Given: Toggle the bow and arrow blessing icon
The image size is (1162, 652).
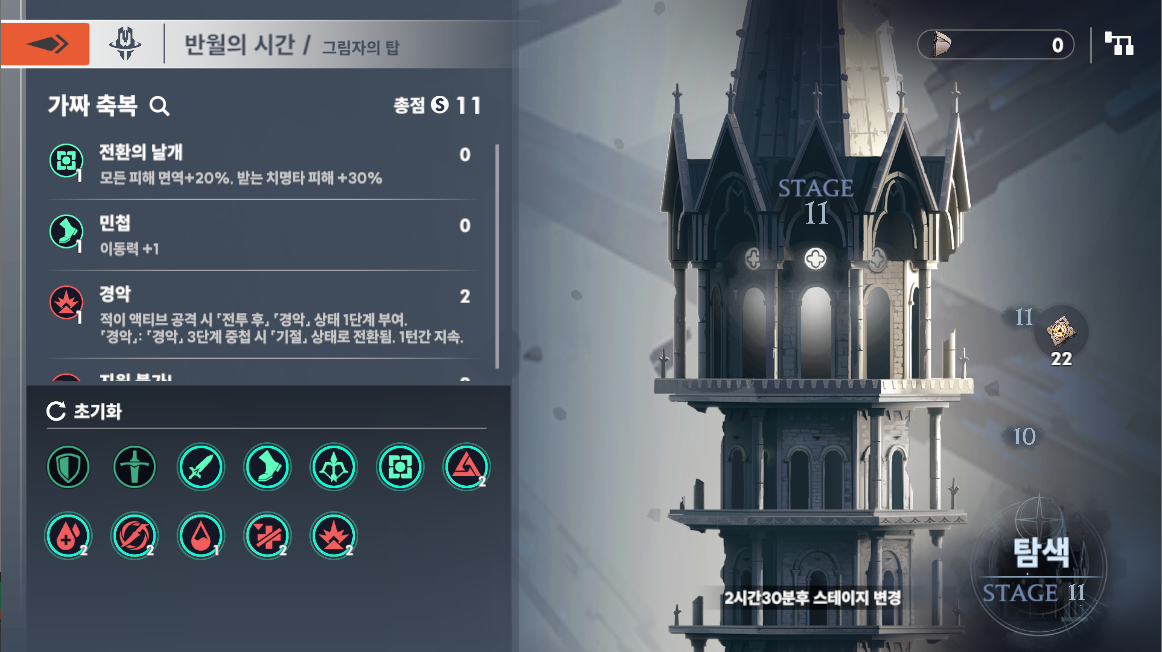Looking at the screenshot, I should point(332,467).
